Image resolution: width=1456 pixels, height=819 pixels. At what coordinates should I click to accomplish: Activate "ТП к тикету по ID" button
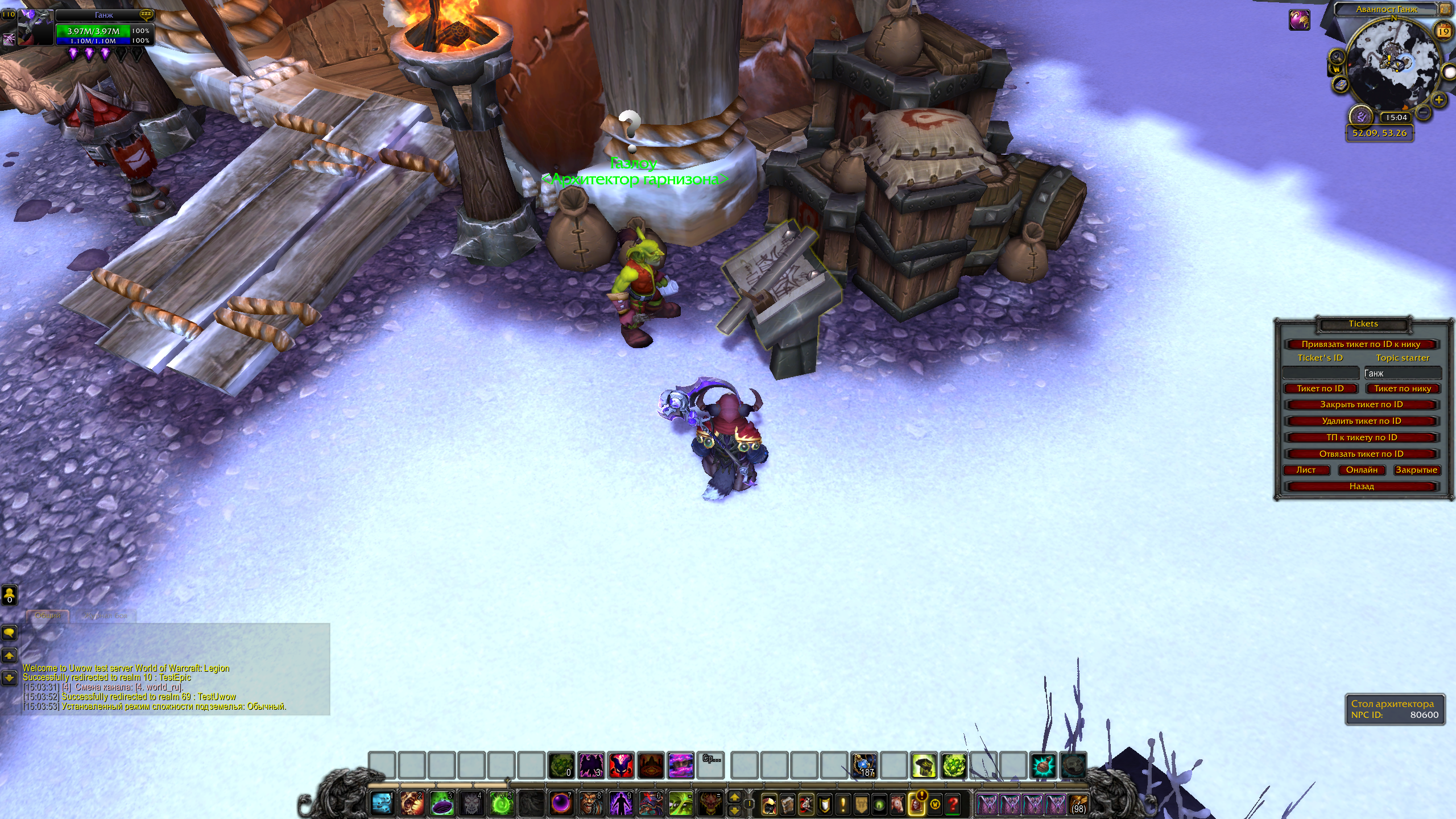point(1362,437)
